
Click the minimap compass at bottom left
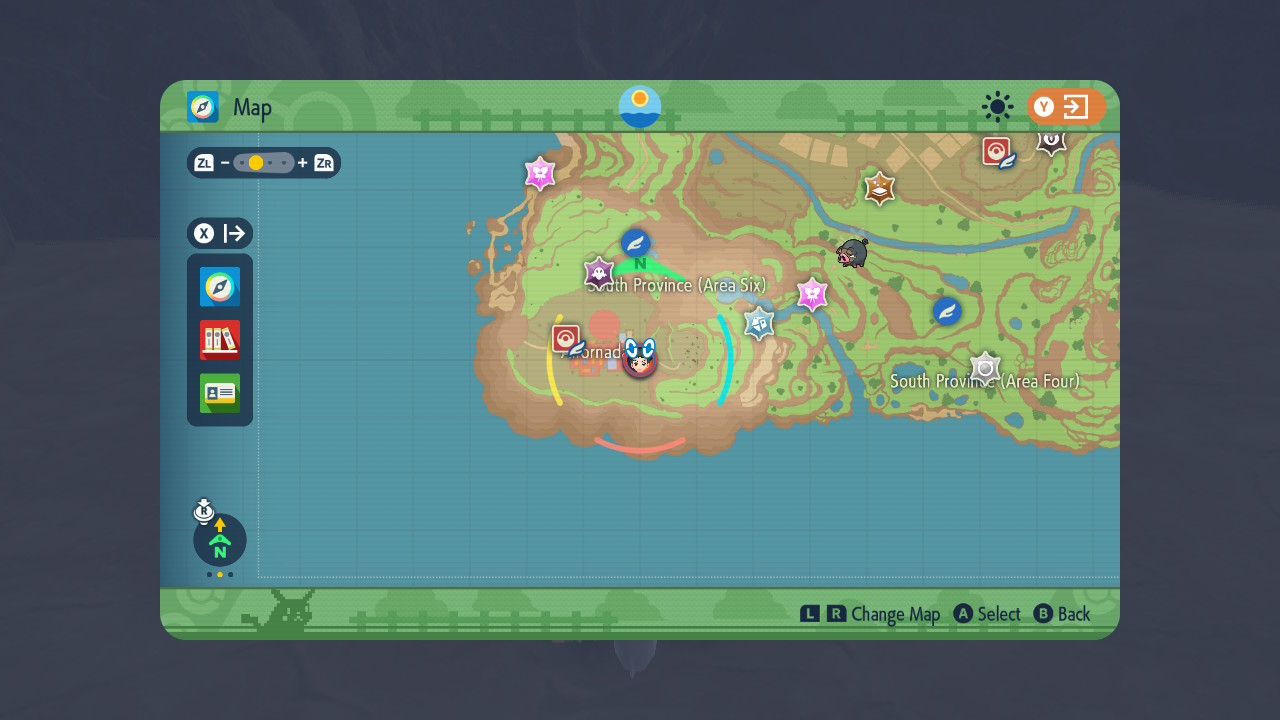[x=219, y=540]
